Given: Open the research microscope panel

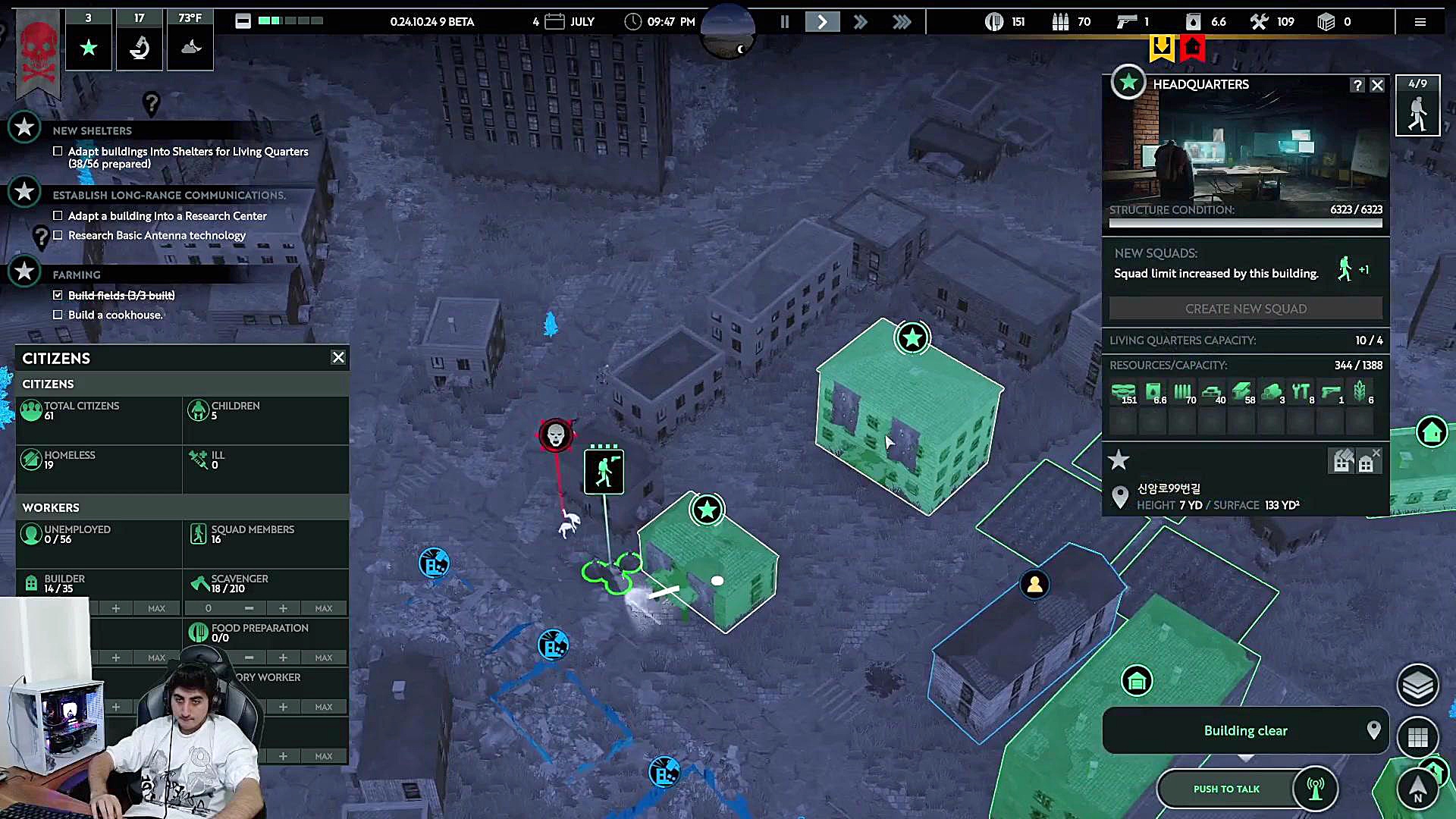Looking at the screenshot, I should pos(139,47).
